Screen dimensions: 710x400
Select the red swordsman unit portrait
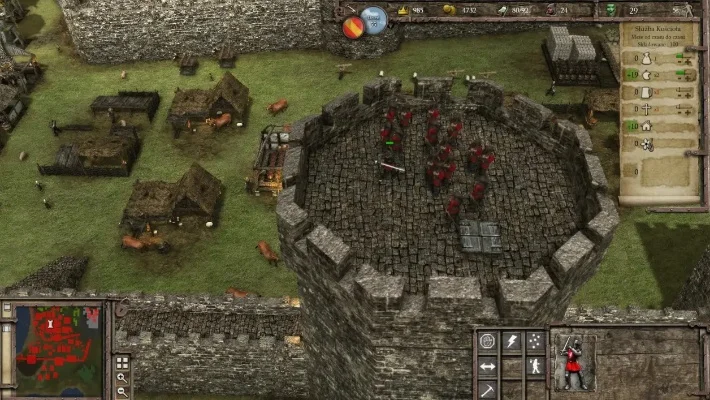(572, 363)
